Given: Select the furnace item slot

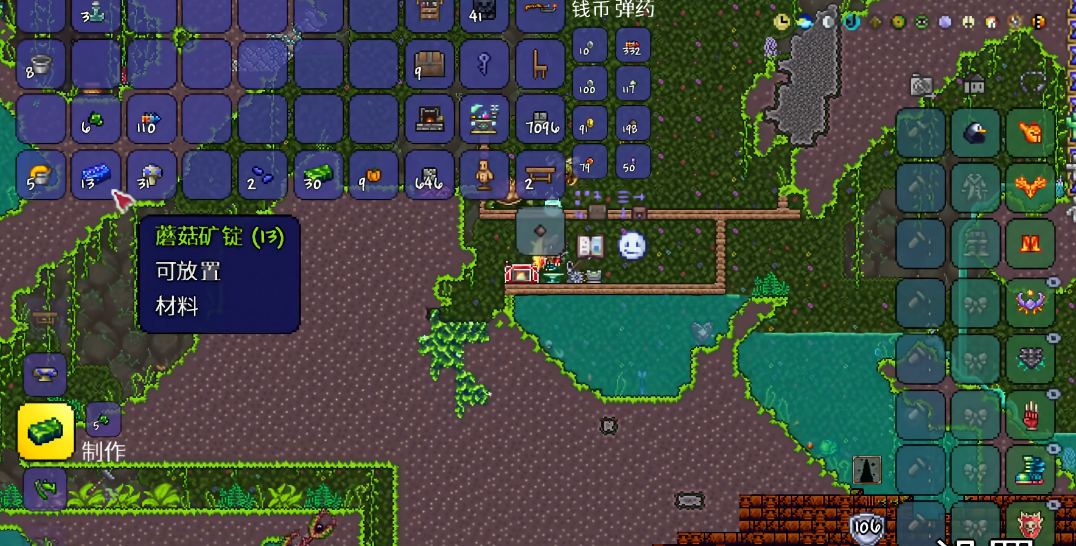Looking at the screenshot, I should tap(430, 120).
